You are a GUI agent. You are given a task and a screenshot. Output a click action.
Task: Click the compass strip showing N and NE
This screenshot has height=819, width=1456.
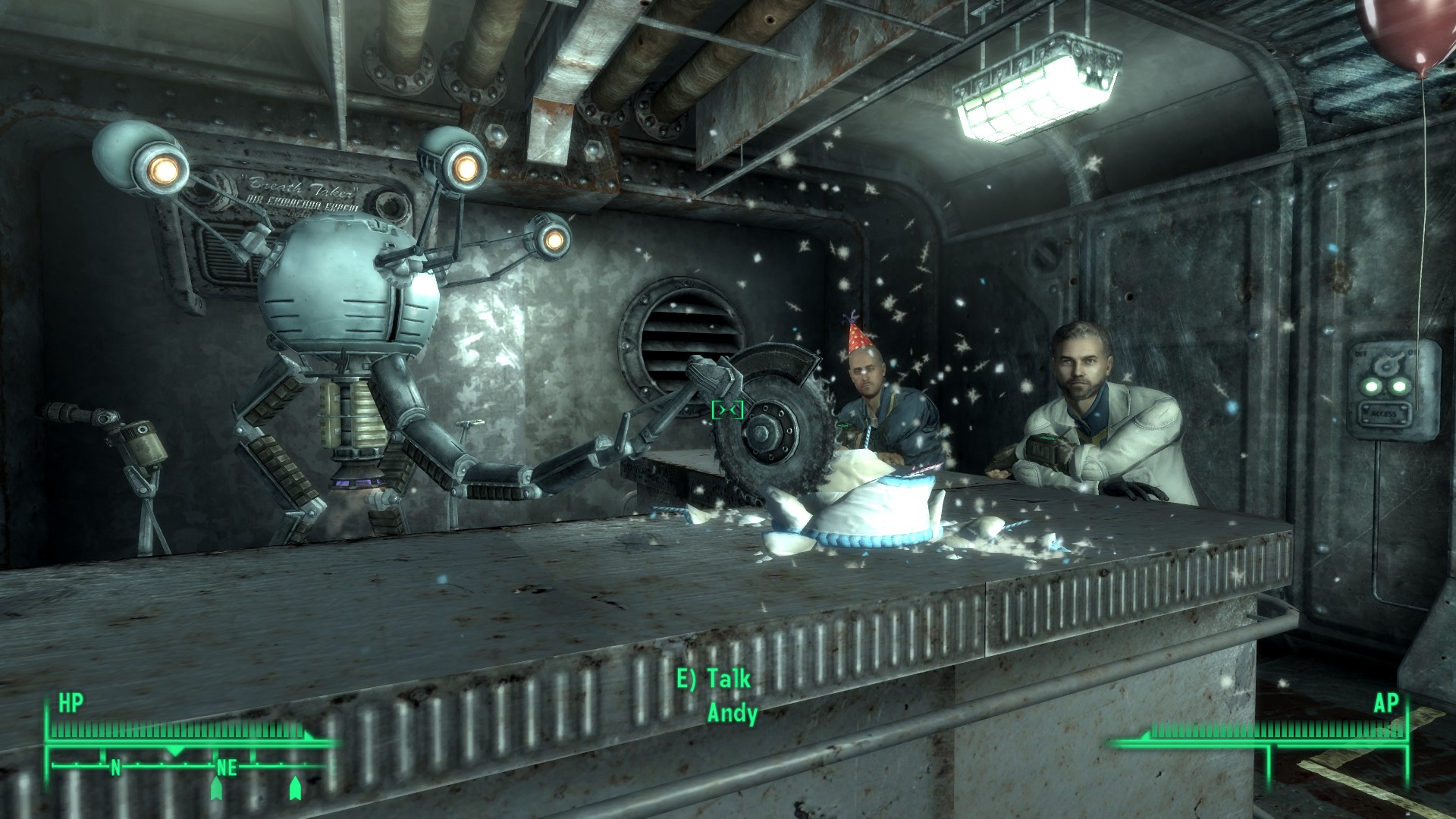pyautogui.click(x=190, y=766)
